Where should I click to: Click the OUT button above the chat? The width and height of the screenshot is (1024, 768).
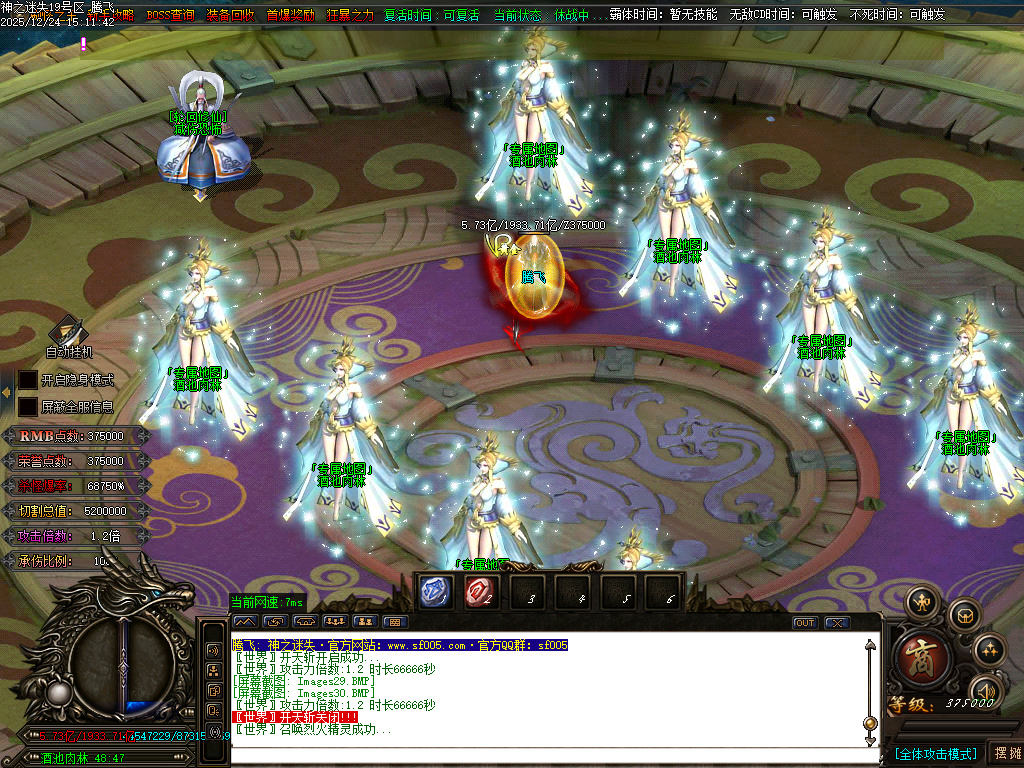click(805, 622)
